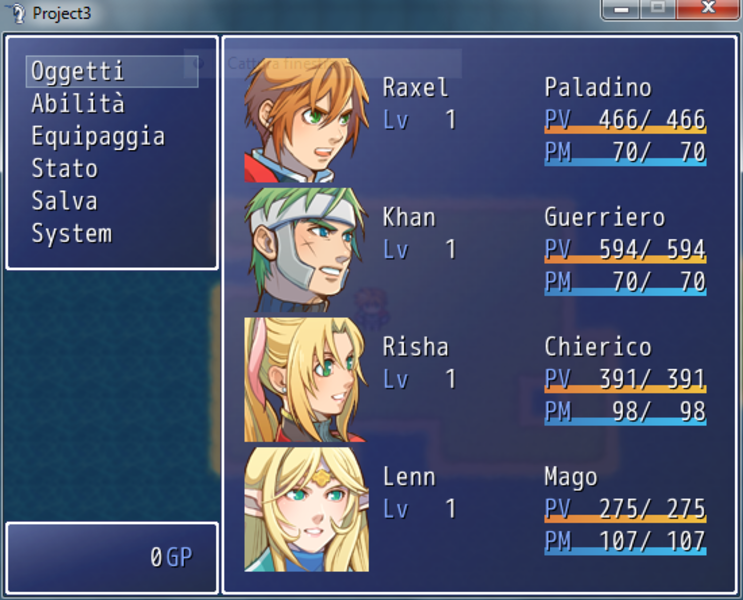The height and width of the screenshot is (600, 743).
Task: Select Abilità from the menu
Action: (x=78, y=104)
